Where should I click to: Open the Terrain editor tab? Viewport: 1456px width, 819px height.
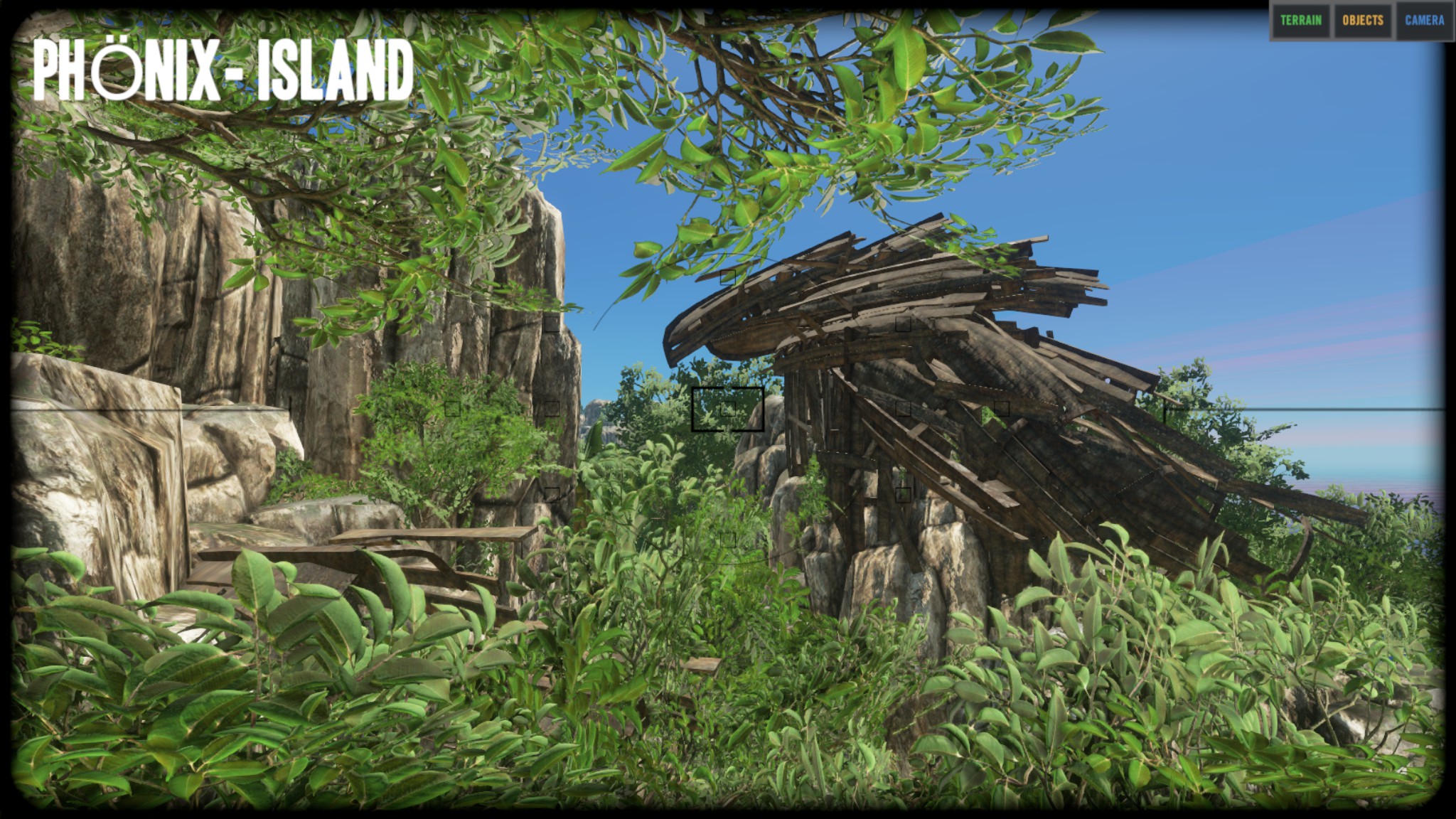tap(1300, 21)
